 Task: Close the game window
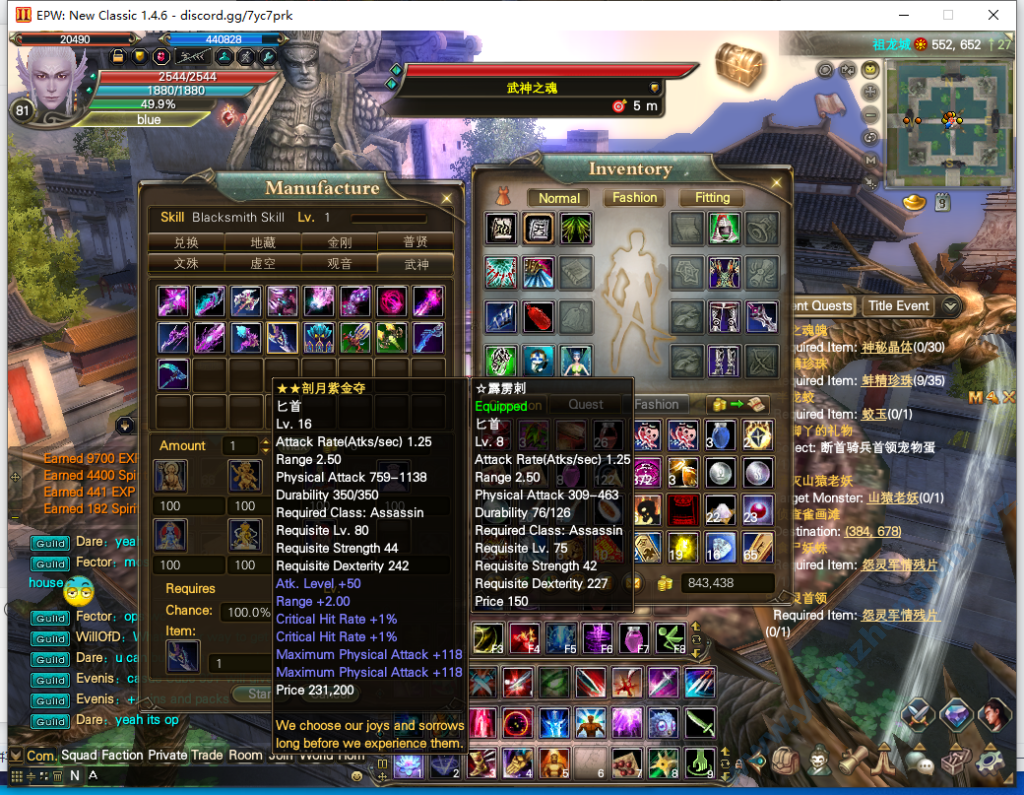coord(993,15)
